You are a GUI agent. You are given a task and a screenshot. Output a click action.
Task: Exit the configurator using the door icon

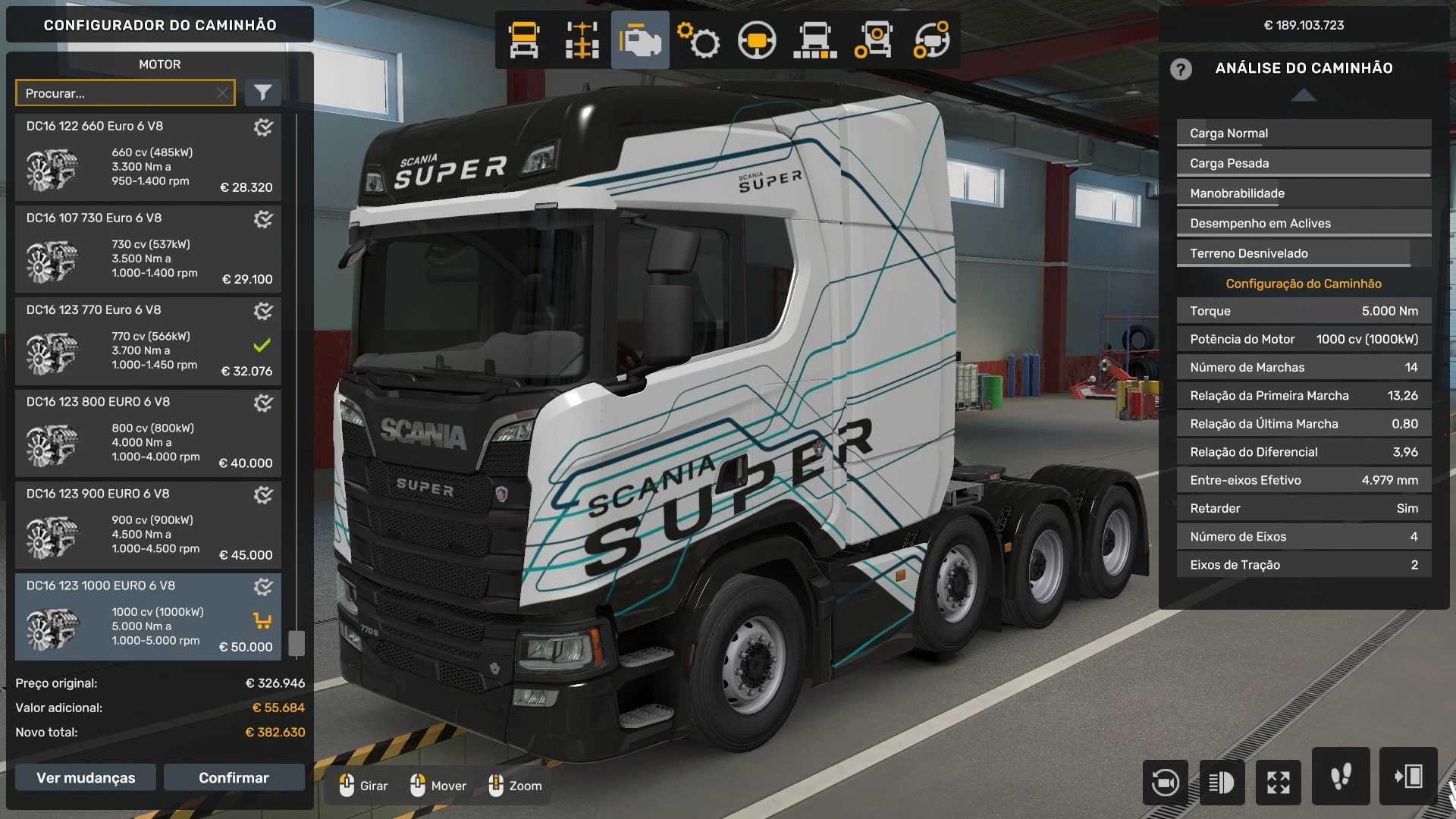tap(1408, 777)
